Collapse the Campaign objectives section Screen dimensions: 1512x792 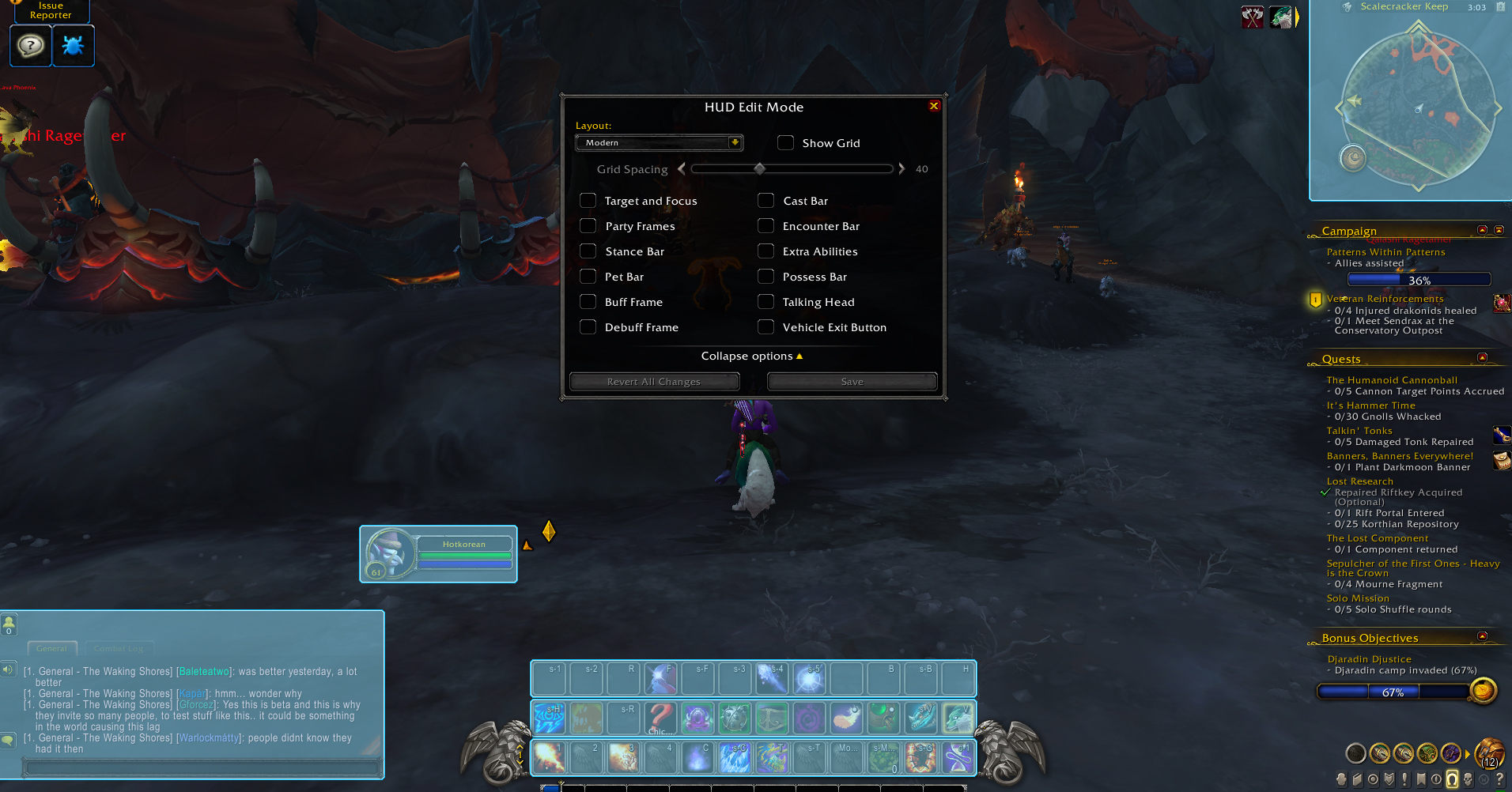1483,229
